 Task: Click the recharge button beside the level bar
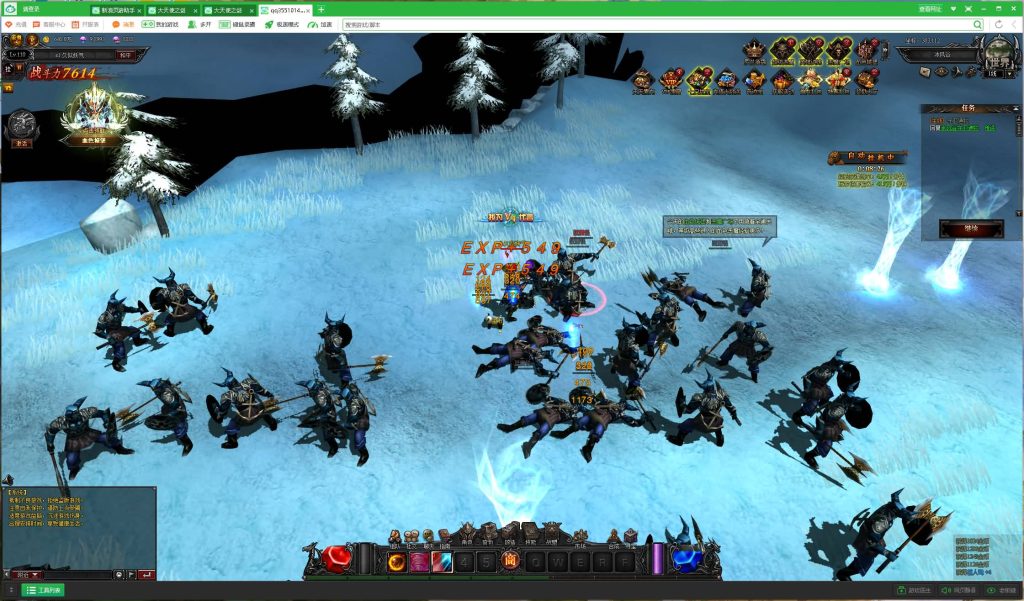click(125, 55)
